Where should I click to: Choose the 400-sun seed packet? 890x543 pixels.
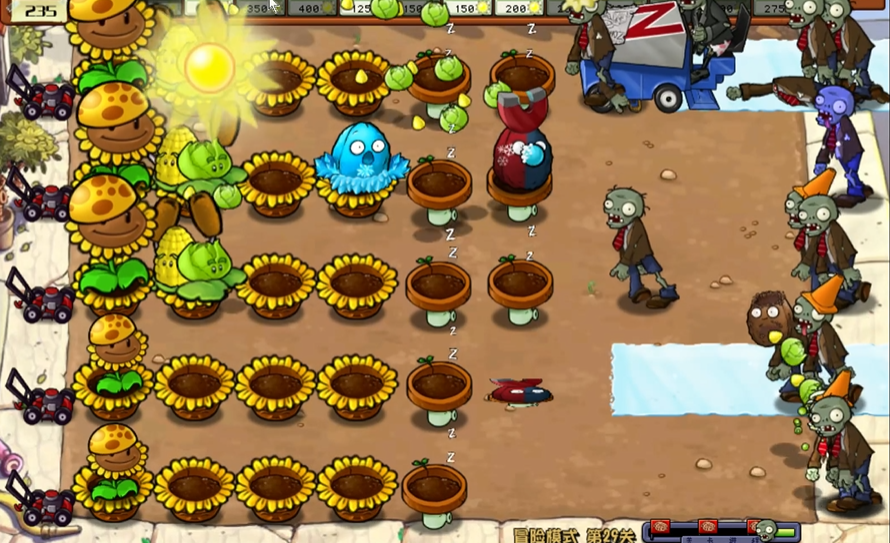click(310, 7)
